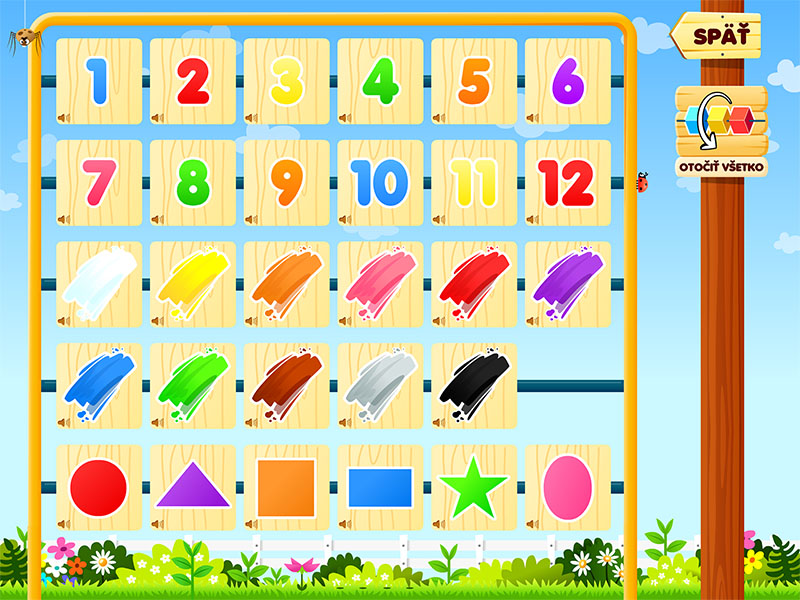Go back using the SPÄŤ sign
This screenshot has width=800, height=600.
tap(716, 36)
